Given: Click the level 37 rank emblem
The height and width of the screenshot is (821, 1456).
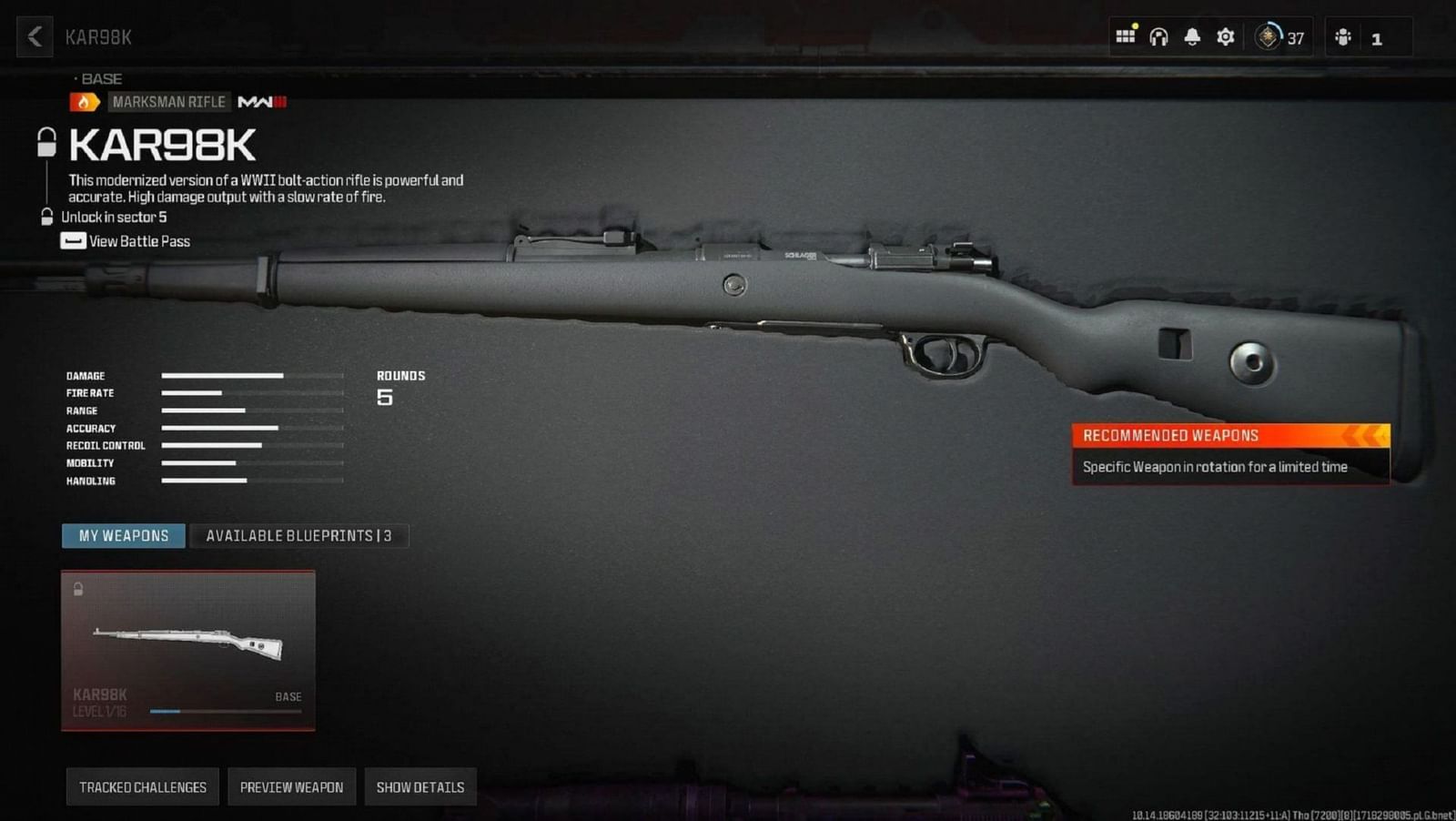Looking at the screenshot, I should pyautogui.click(x=1267, y=37).
